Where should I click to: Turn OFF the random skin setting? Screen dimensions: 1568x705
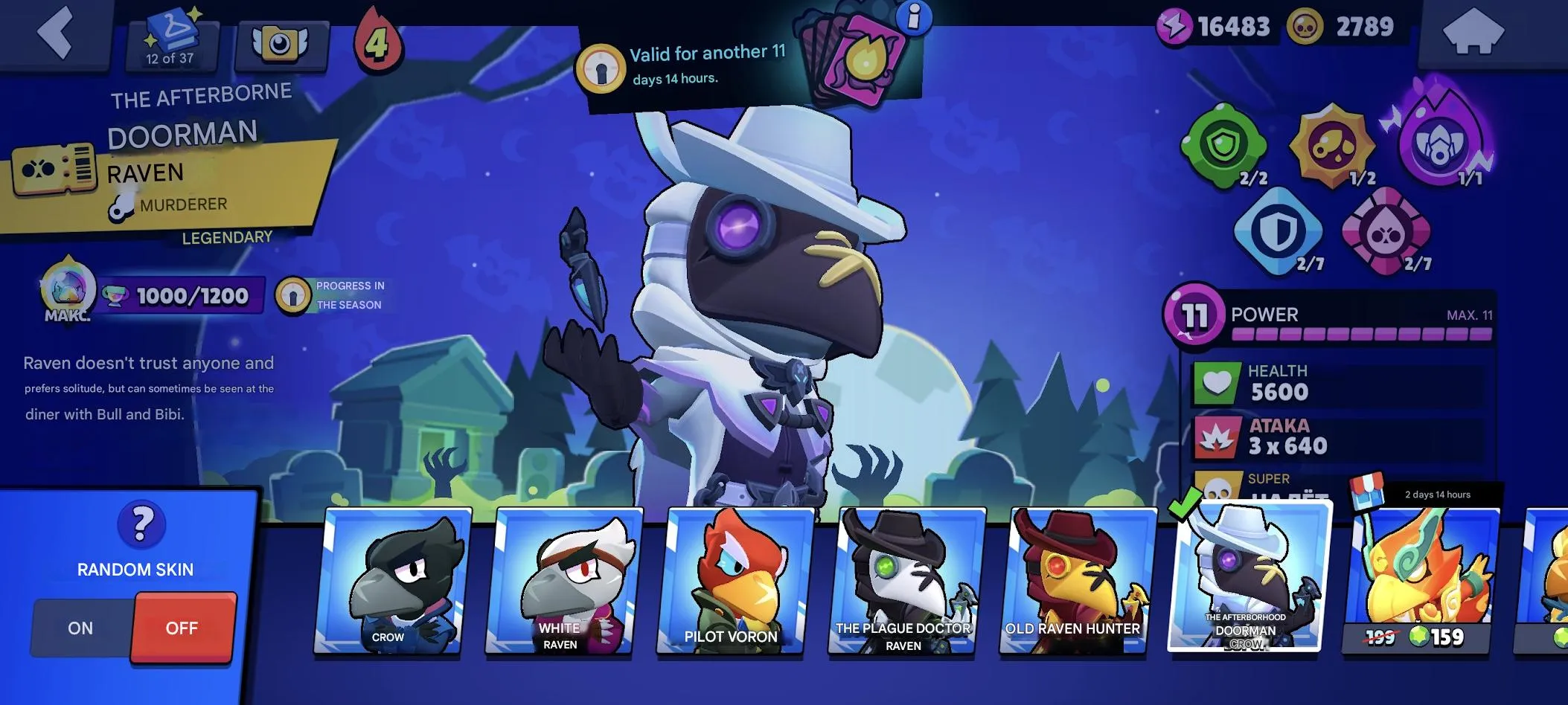pos(183,628)
